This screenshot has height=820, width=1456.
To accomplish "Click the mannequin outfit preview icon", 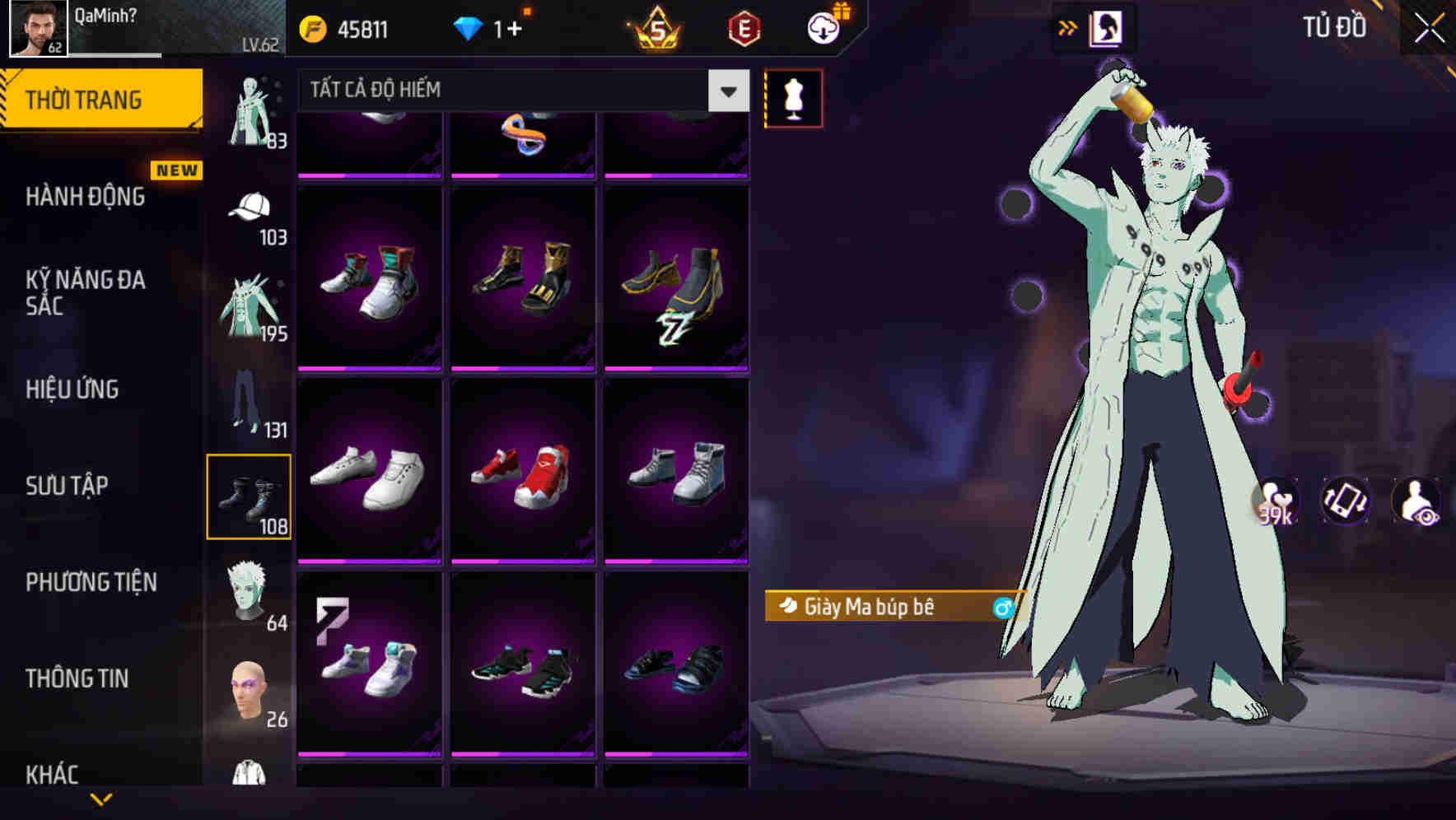I will [793, 97].
